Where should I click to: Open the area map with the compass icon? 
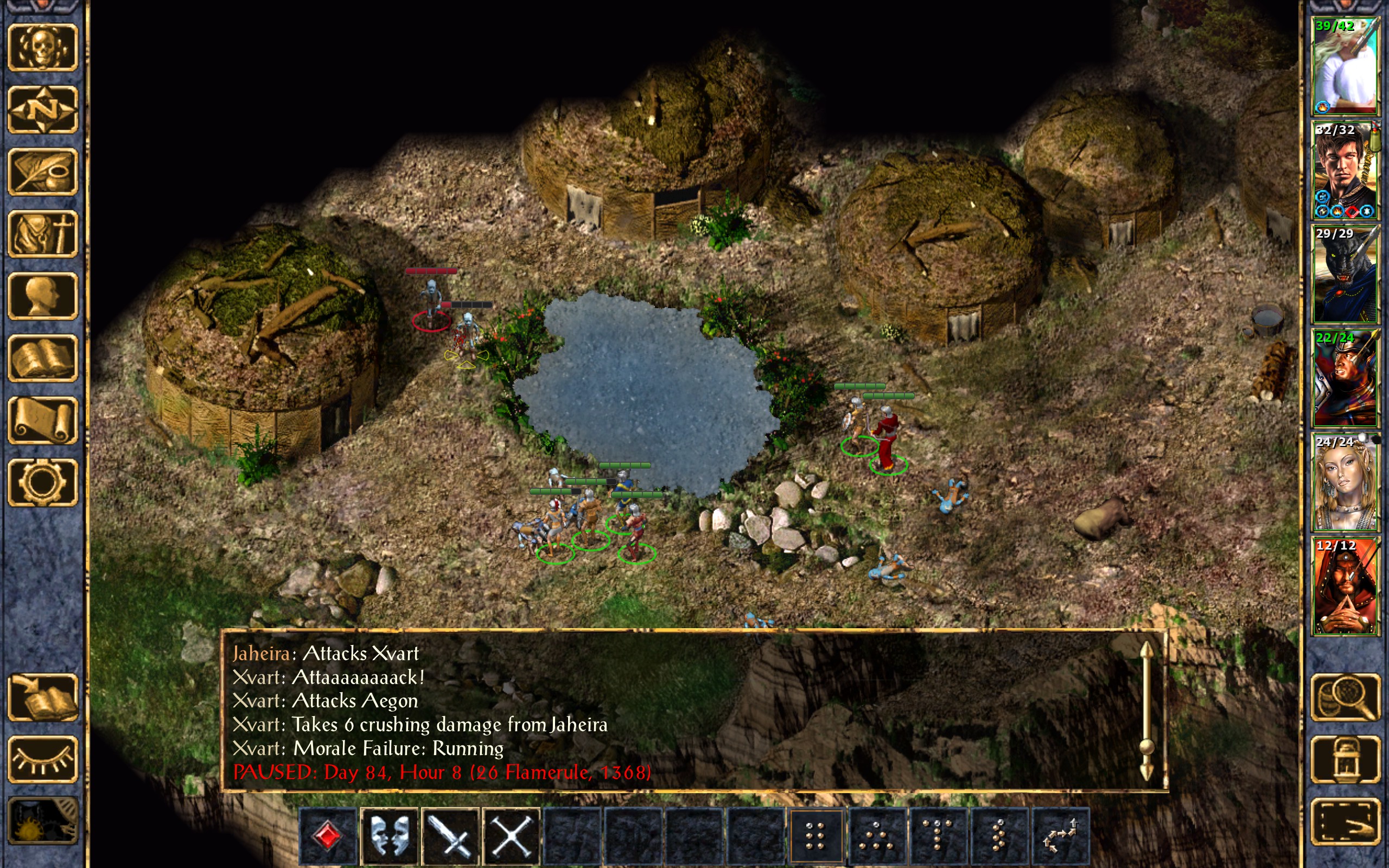42,110
